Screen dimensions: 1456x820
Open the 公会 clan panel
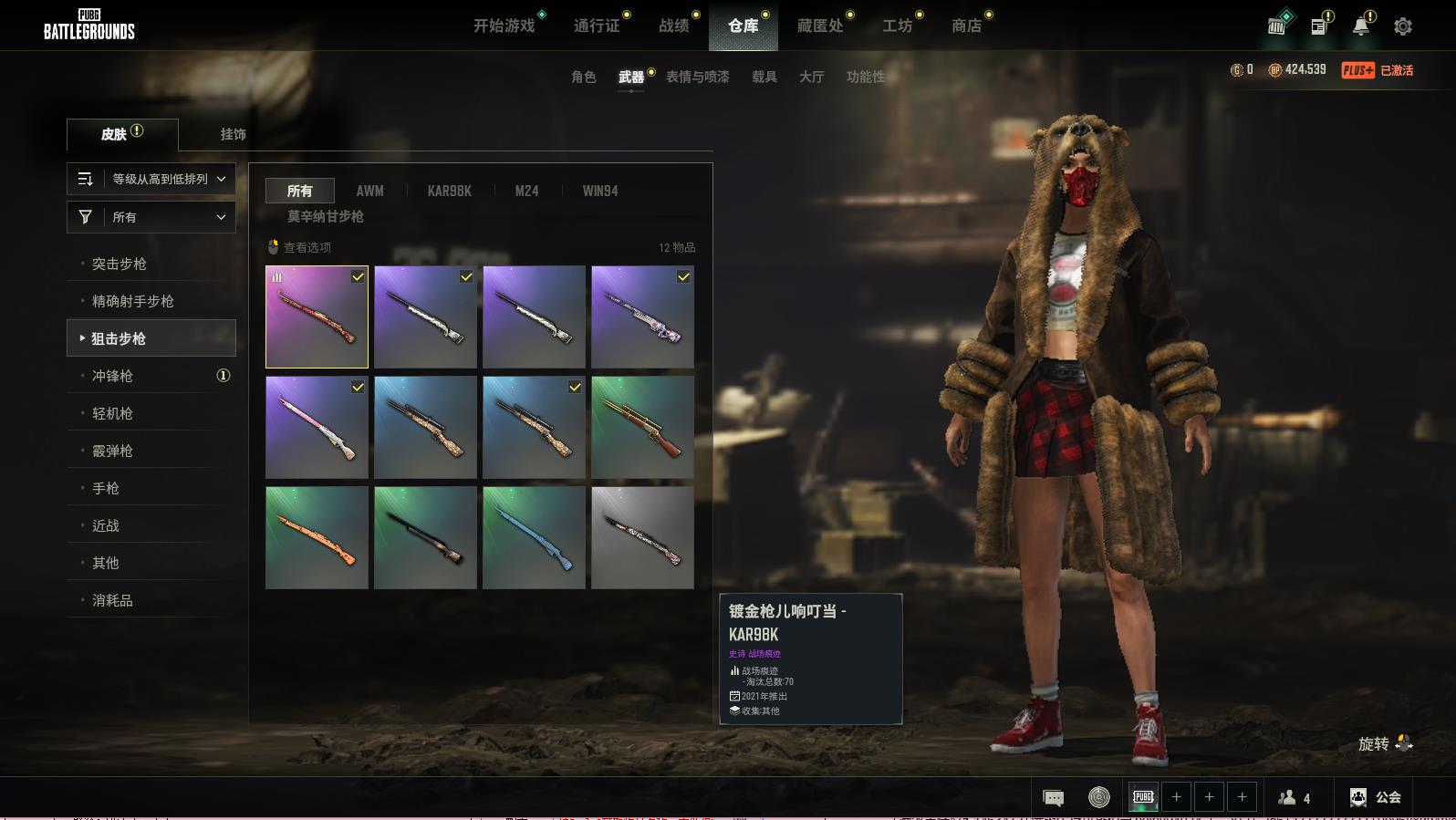(x=1376, y=797)
